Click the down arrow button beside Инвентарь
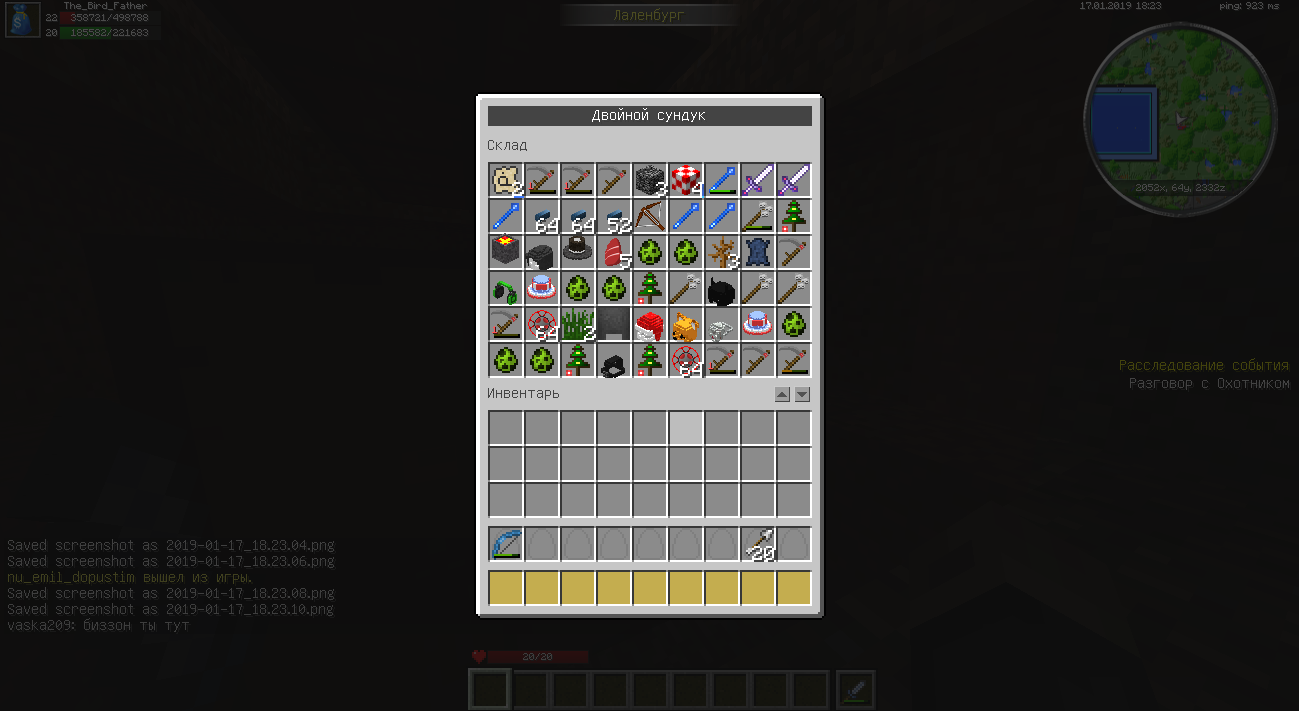Screen dimensions: 1299x711 pyautogui.click(x=802, y=395)
